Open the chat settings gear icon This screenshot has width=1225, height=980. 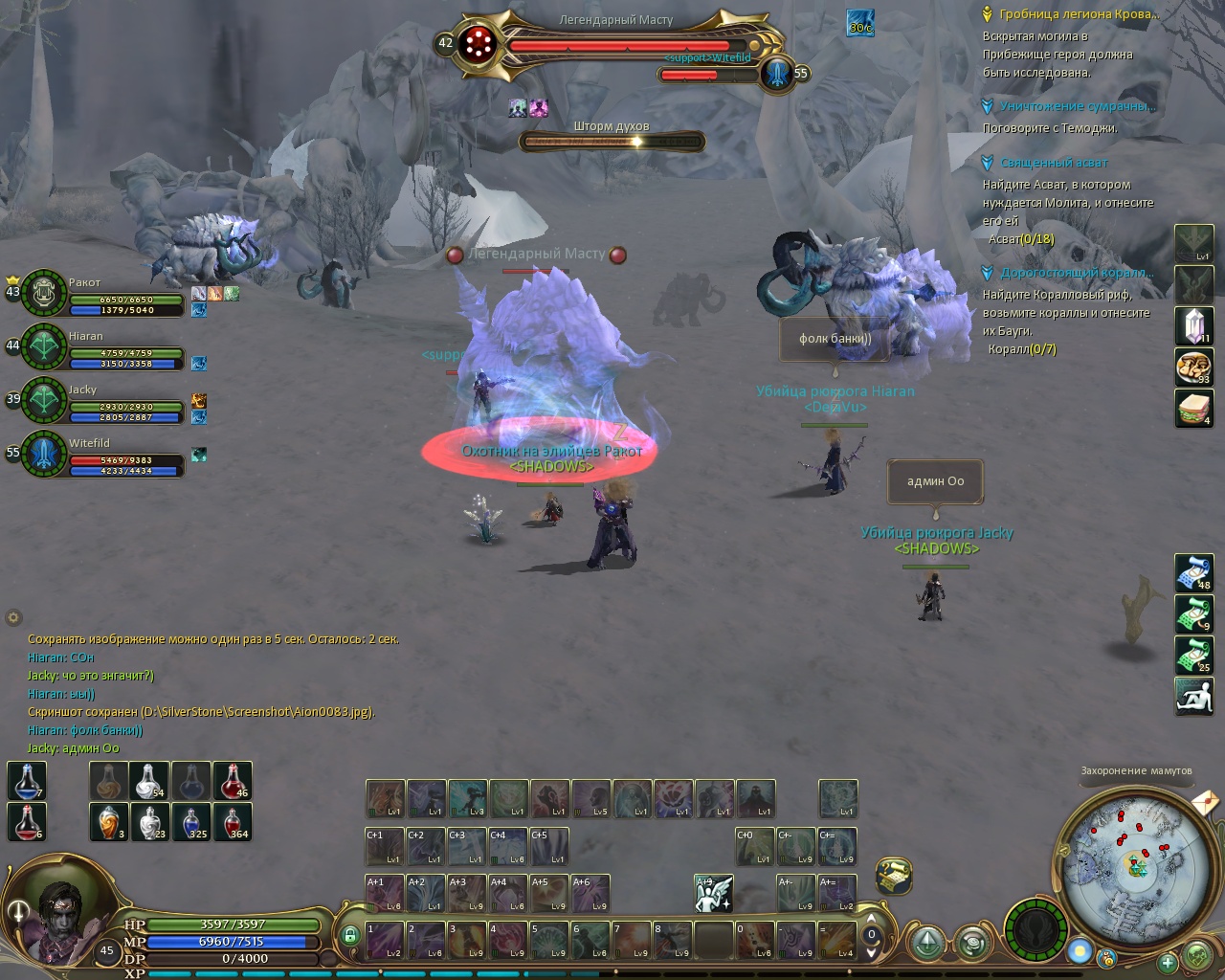tap(13, 618)
